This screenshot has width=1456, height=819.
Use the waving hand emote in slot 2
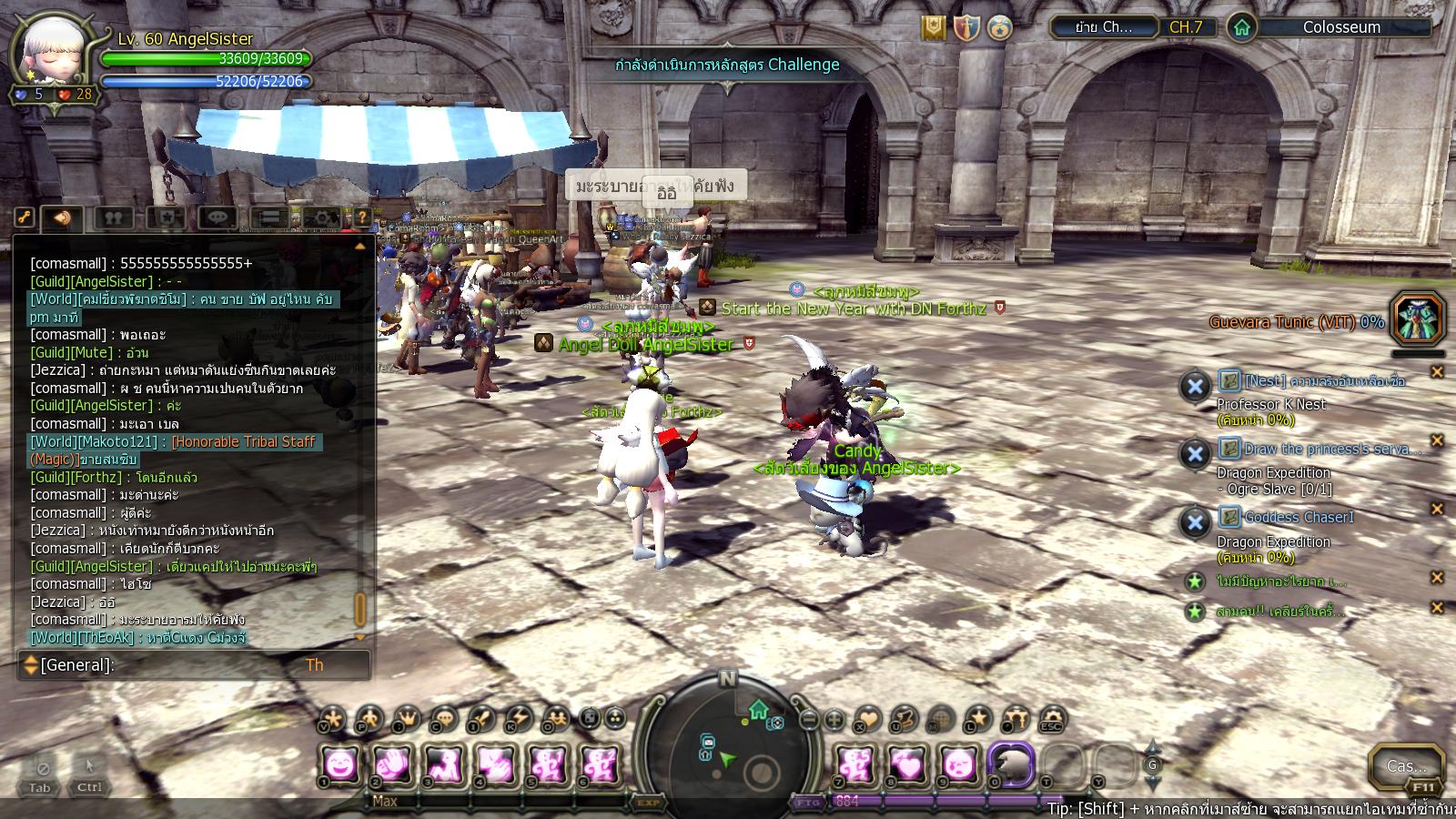[x=393, y=764]
